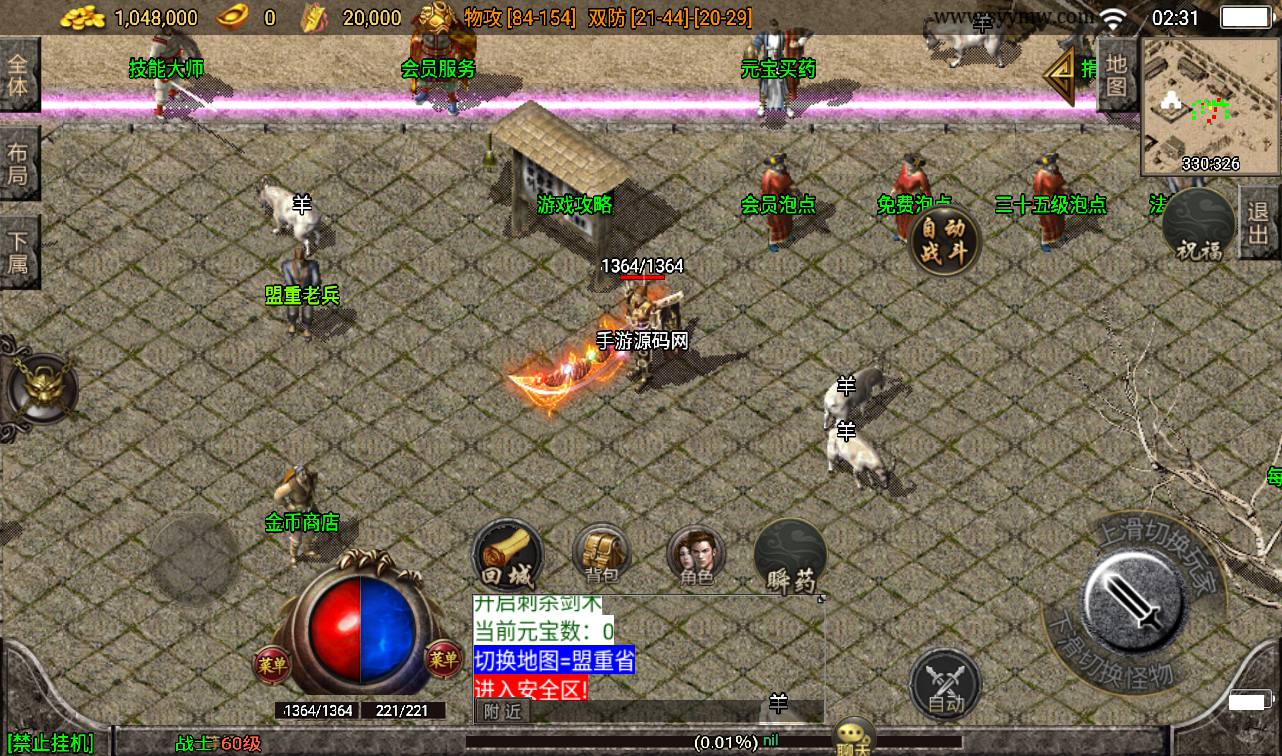Toggle 自动战斗 auto battle
The width and height of the screenshot is (1282, 756).
pos(944,240)
